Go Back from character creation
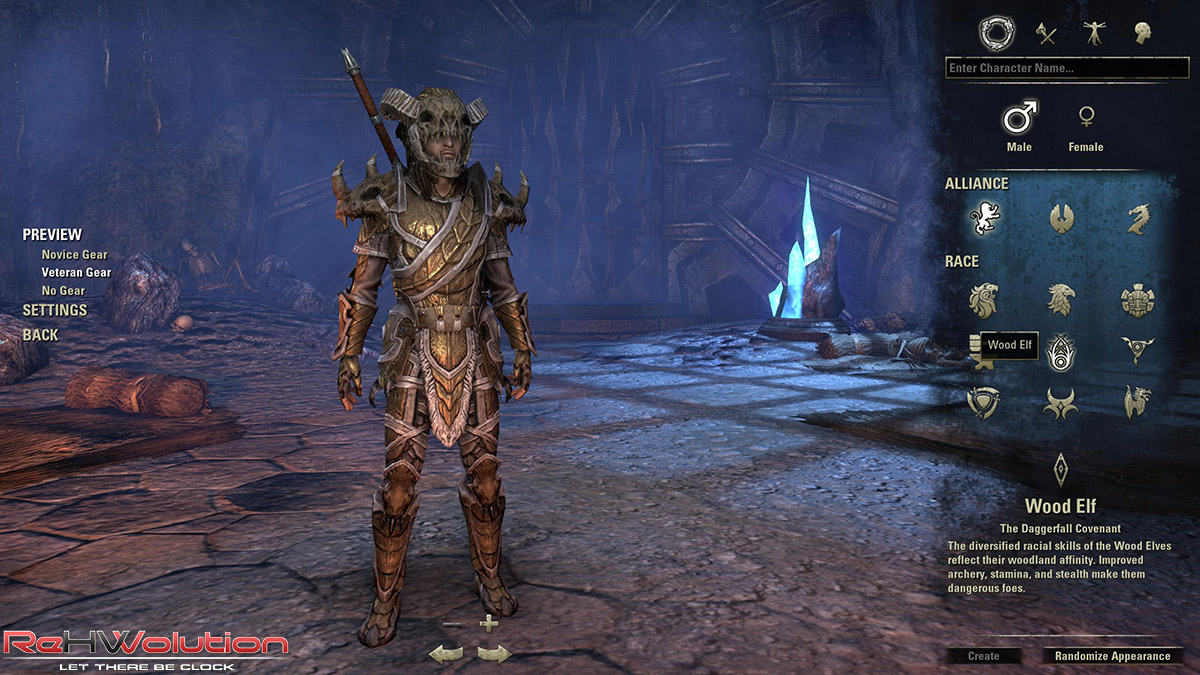 tap(41, 335)
